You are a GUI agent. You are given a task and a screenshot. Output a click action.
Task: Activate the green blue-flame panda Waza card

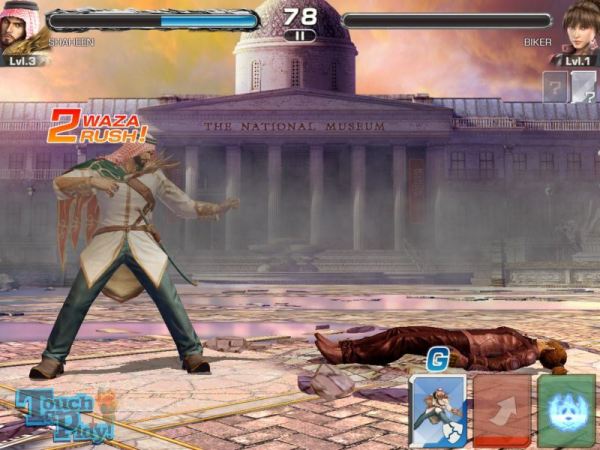pyautogui.click(x=566, y=410)
